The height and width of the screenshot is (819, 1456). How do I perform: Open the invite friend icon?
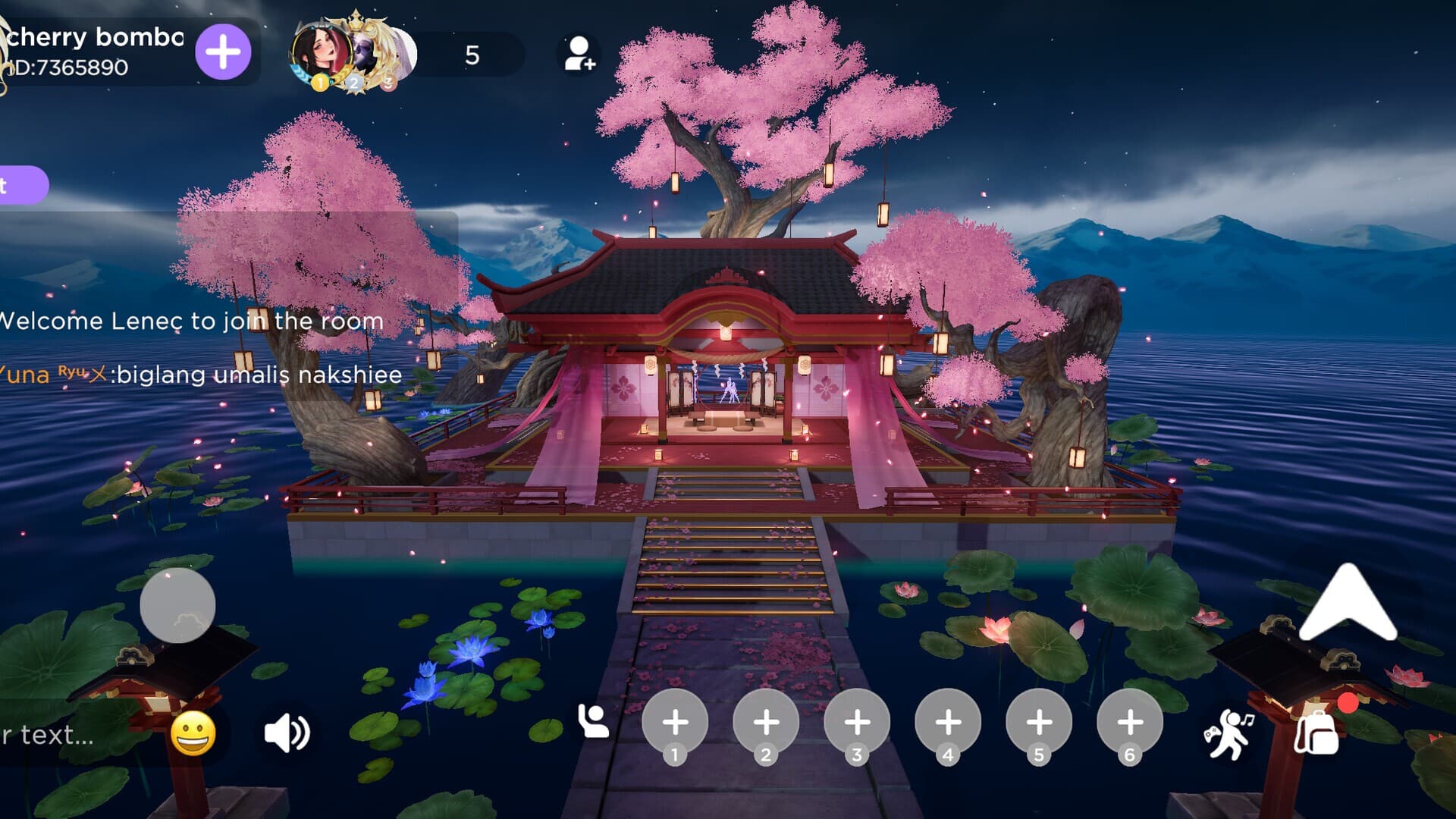coord(580,54)
